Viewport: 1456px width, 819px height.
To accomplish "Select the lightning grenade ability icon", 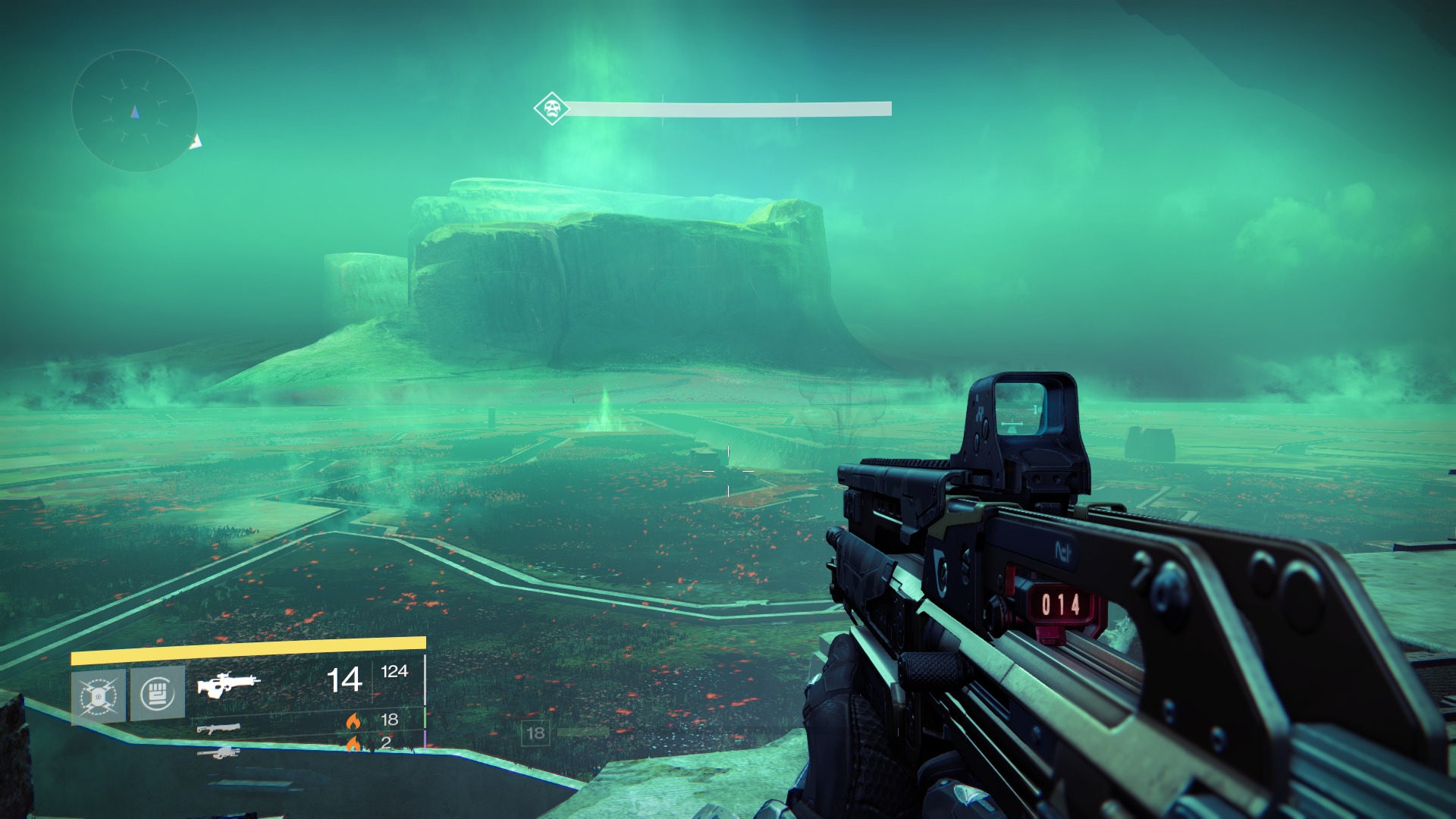I will (99, 695).
